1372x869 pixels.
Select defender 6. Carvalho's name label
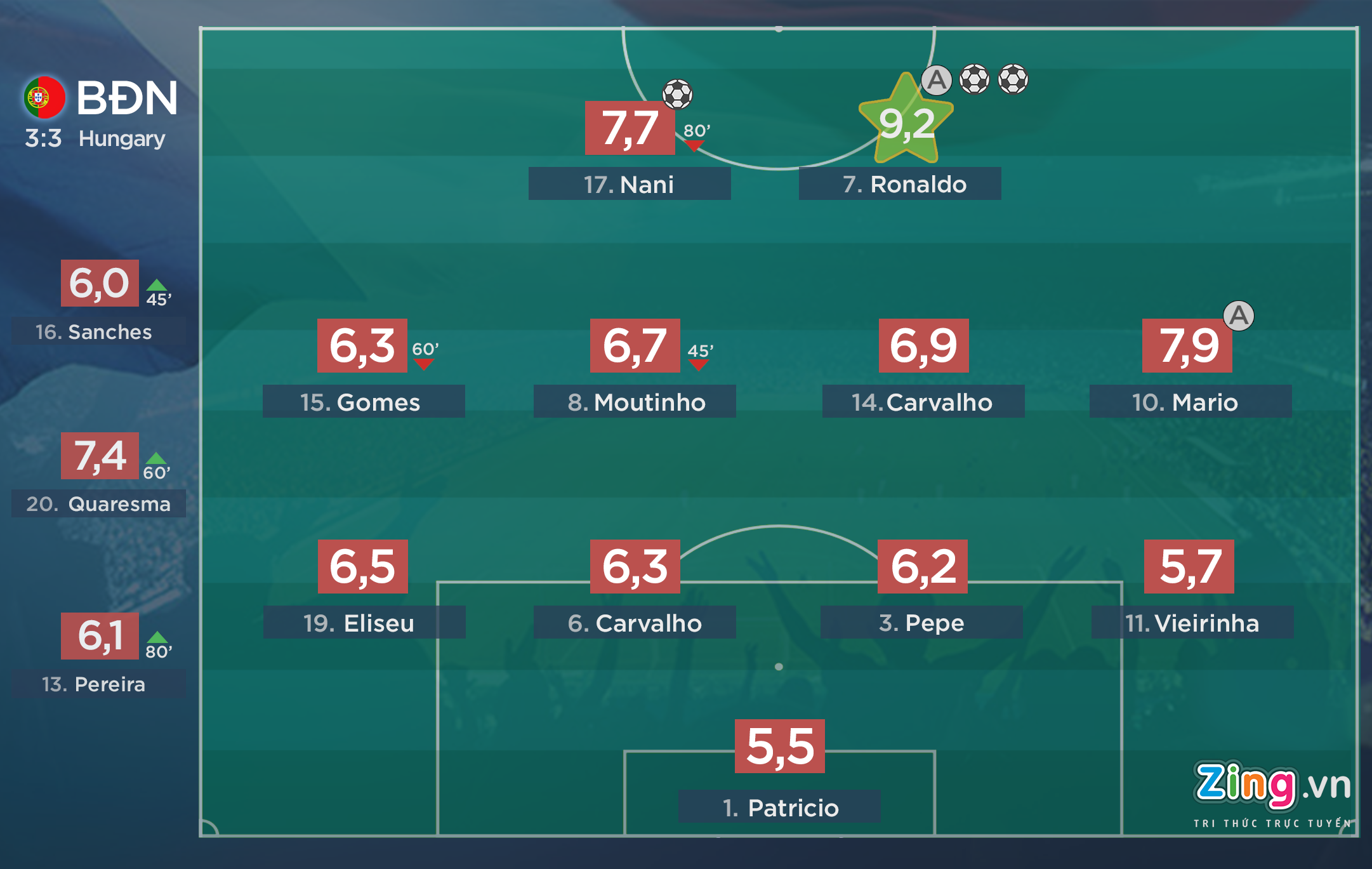635,623
